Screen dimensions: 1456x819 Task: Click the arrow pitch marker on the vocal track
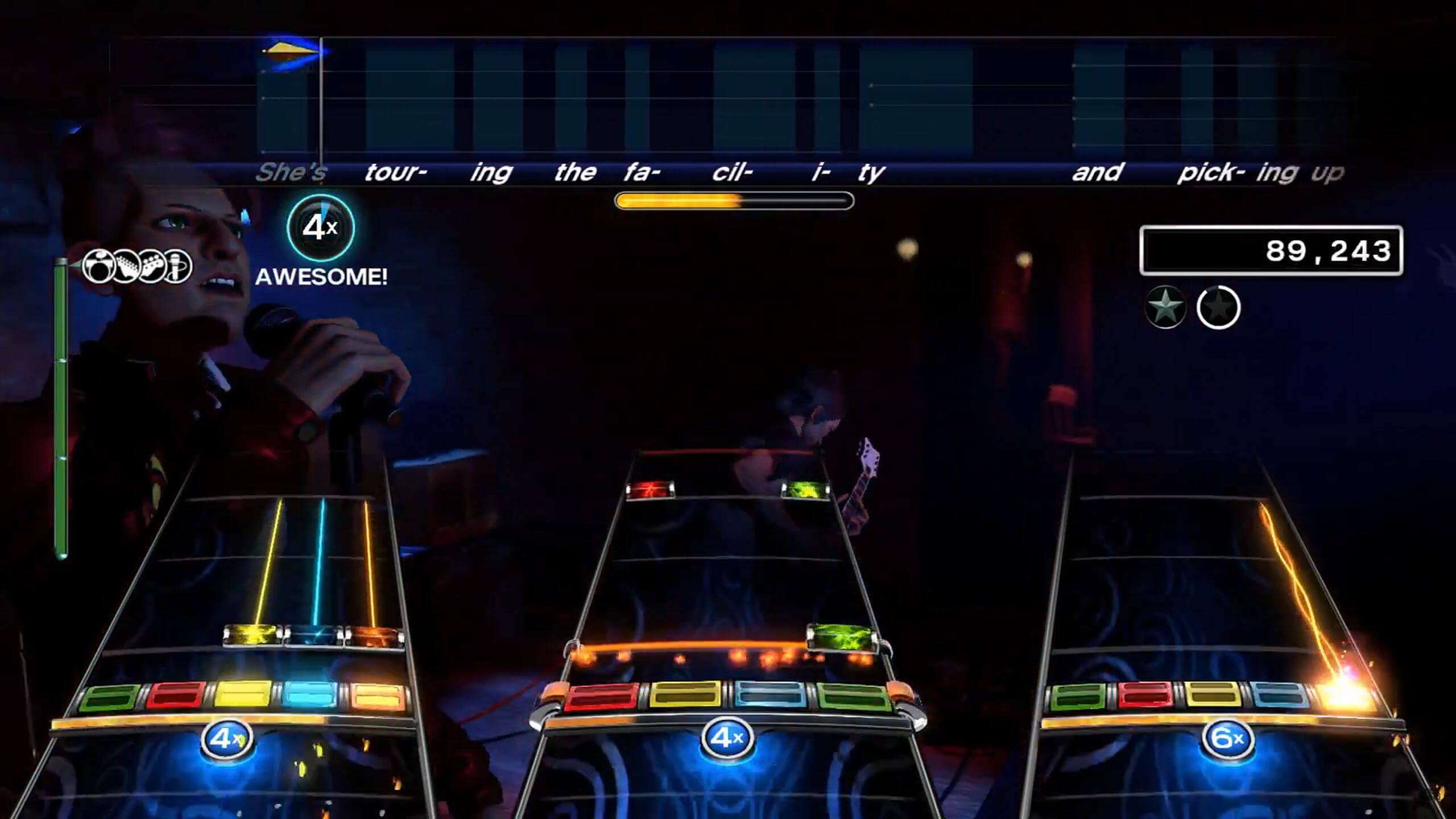tap(289, 51)
